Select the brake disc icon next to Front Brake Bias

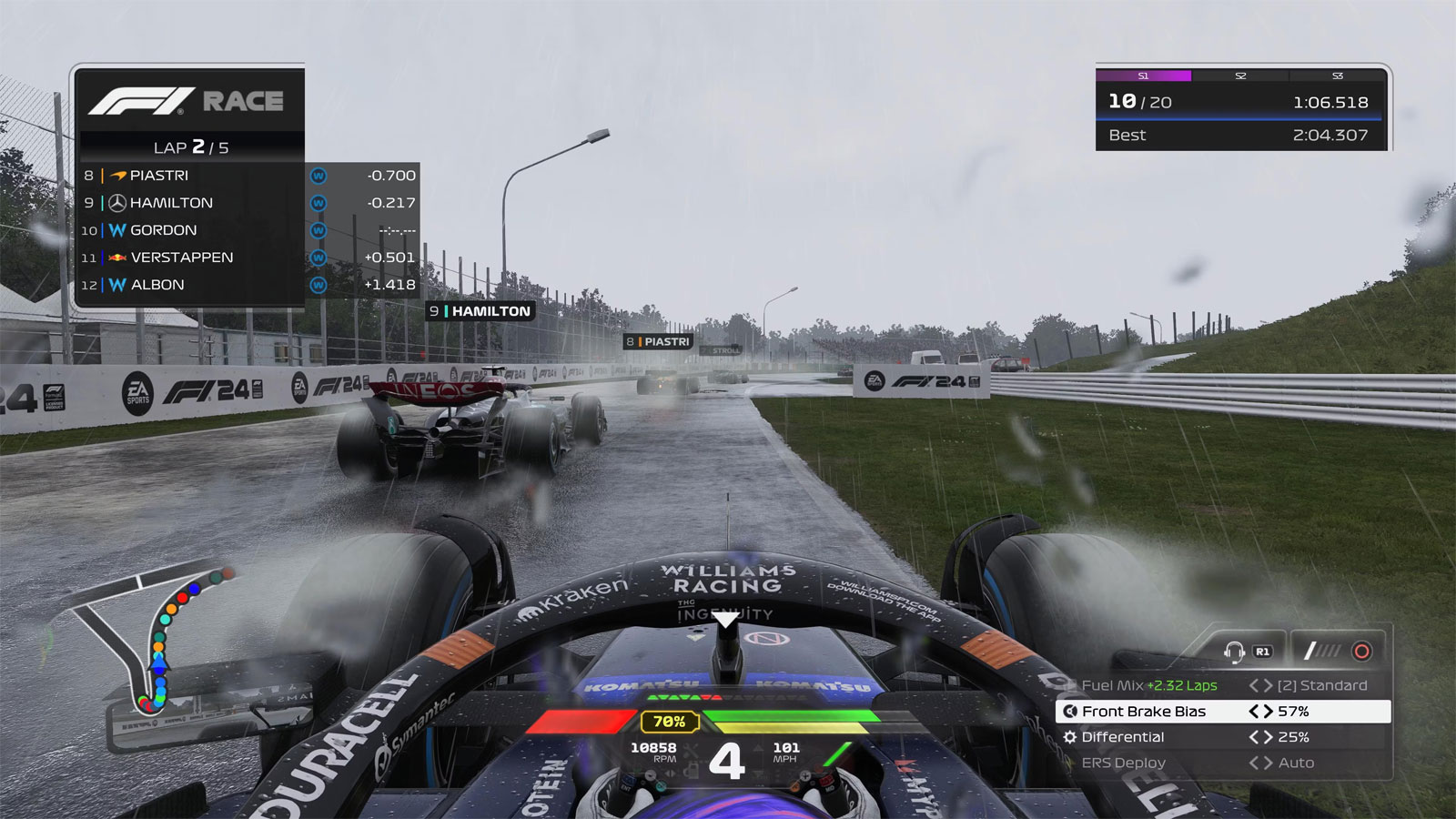click(1069, 712)
